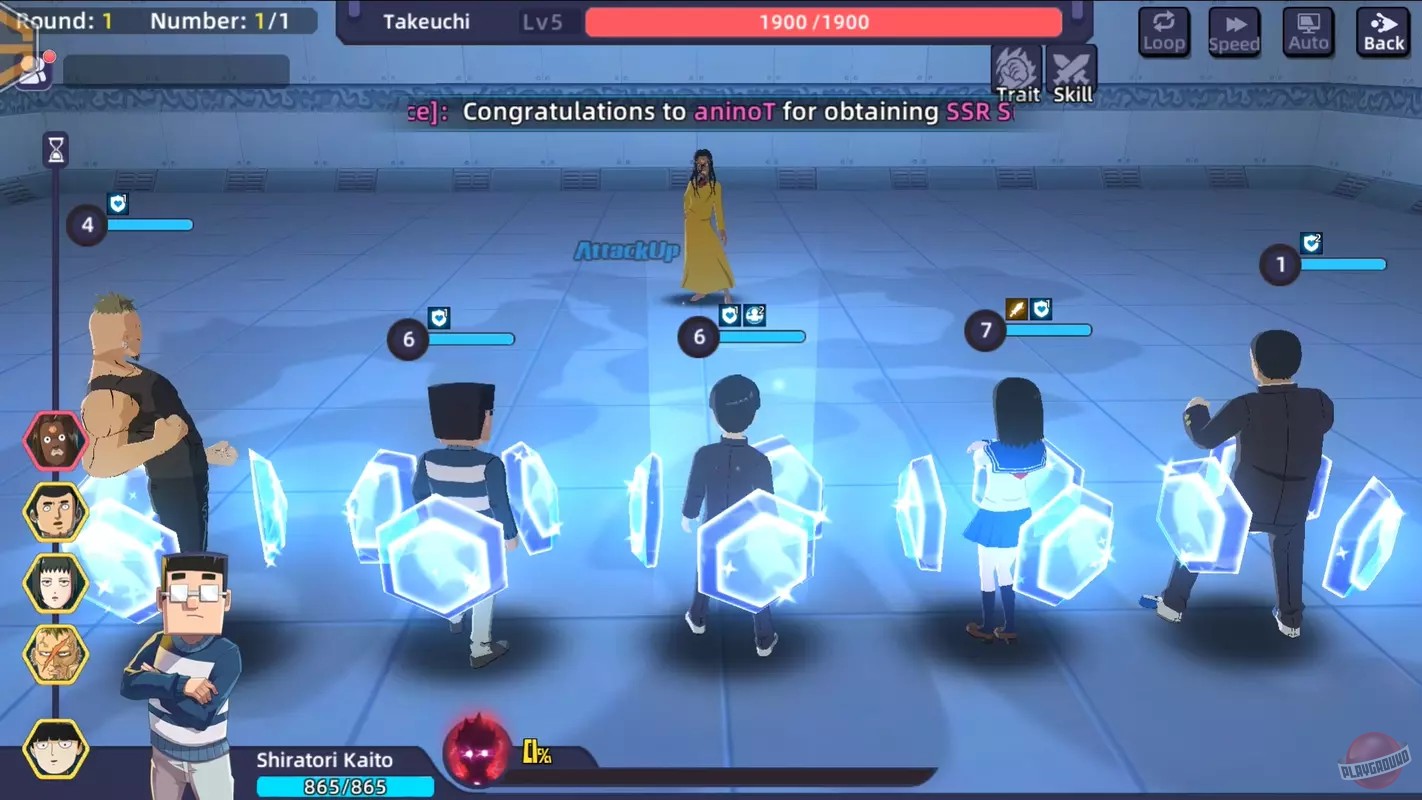Enable Auto battle mode
Image resolution: width=1422 pixels, height=800 pixels.
click(x=1308, y=32)
